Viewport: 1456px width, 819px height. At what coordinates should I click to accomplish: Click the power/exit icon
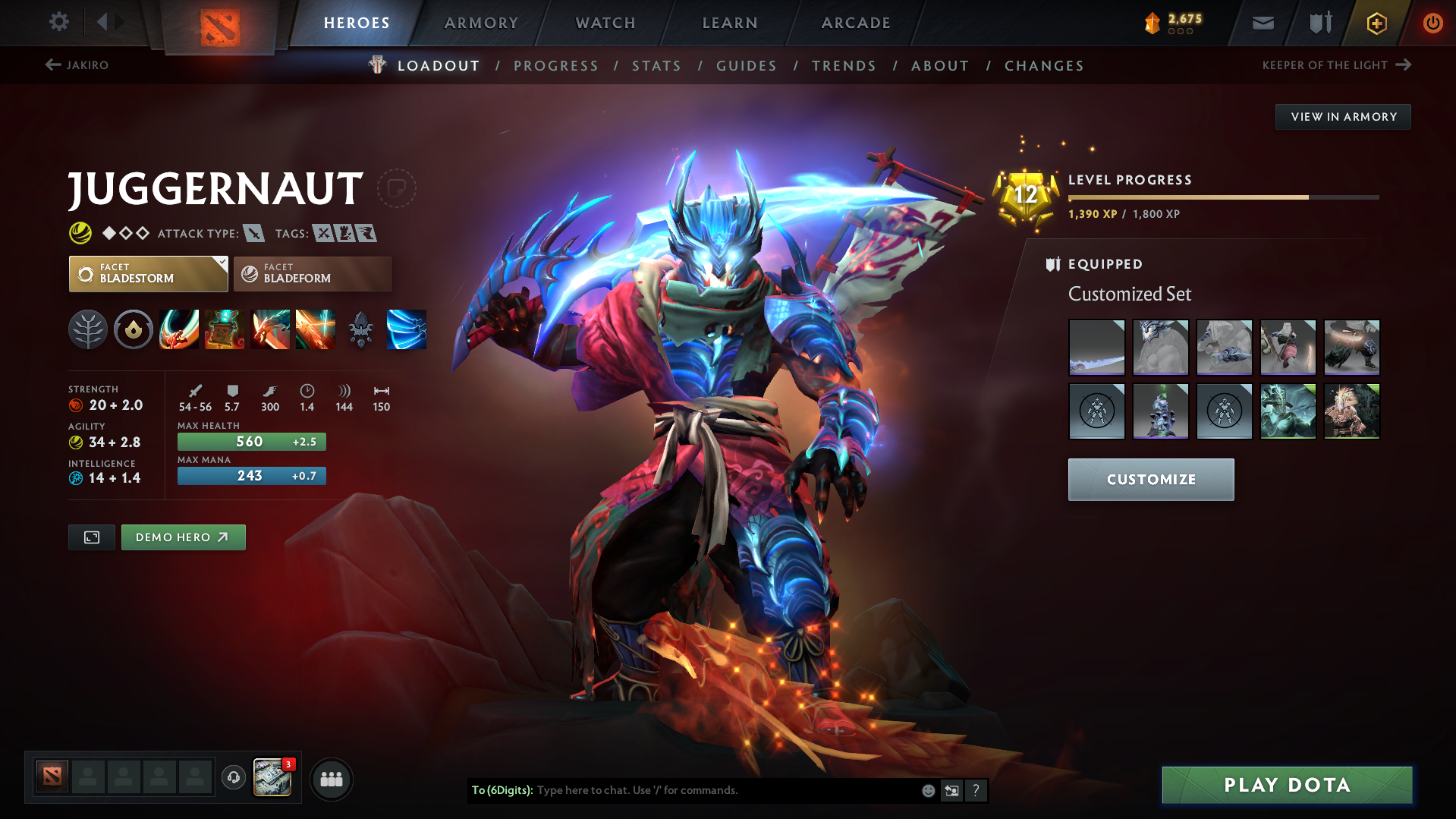tap(1432, 23)
